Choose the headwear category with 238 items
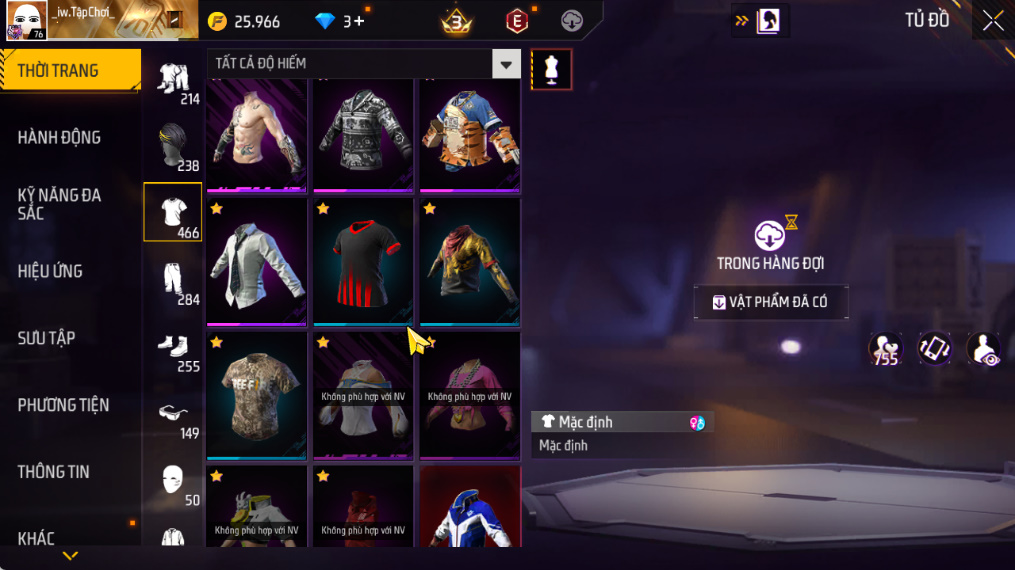The image size is (1015, 570). coord(173,146)
